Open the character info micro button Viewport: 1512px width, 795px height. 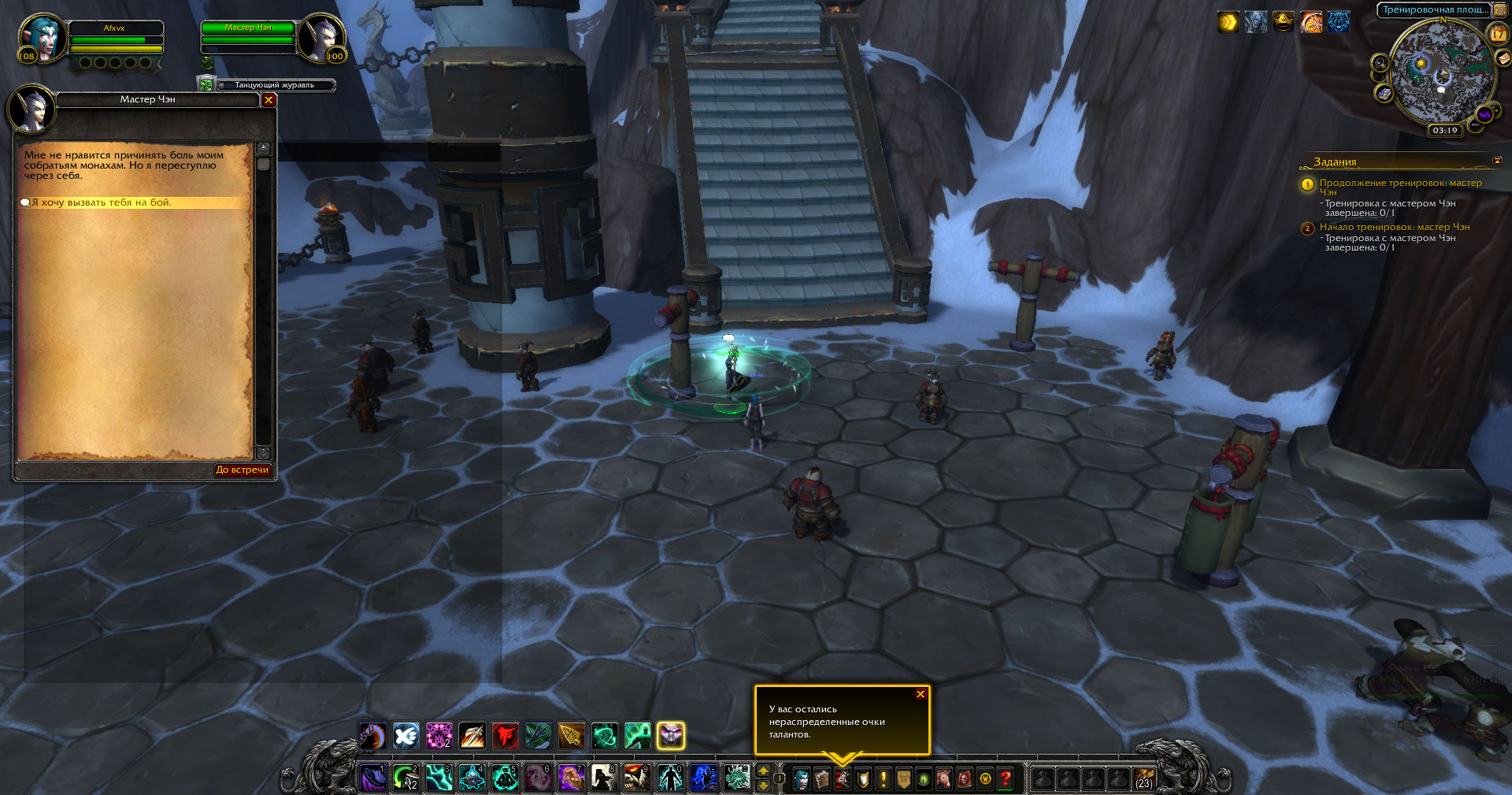(x=801, y=778)
